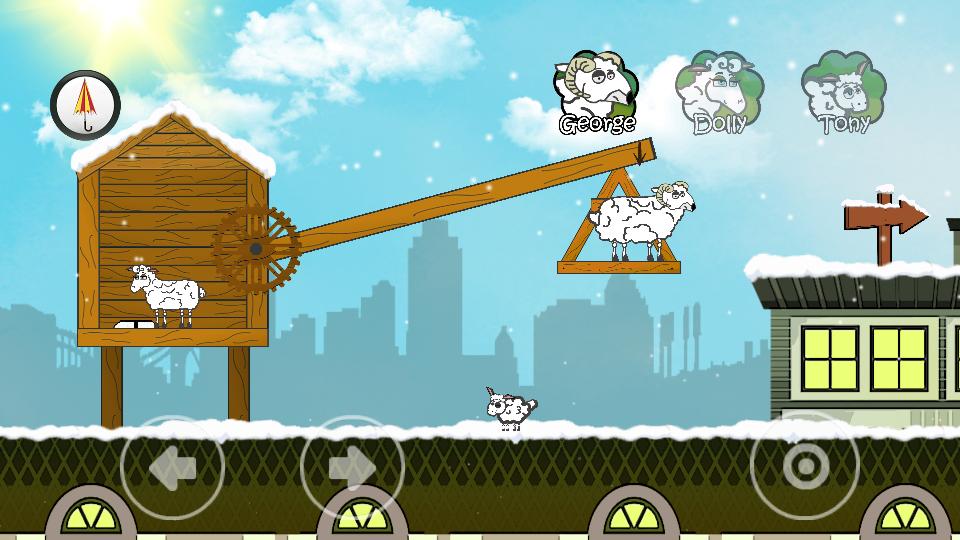The image size is (960, 540).
Task: Activate the round action button
Action: point(804,466)
